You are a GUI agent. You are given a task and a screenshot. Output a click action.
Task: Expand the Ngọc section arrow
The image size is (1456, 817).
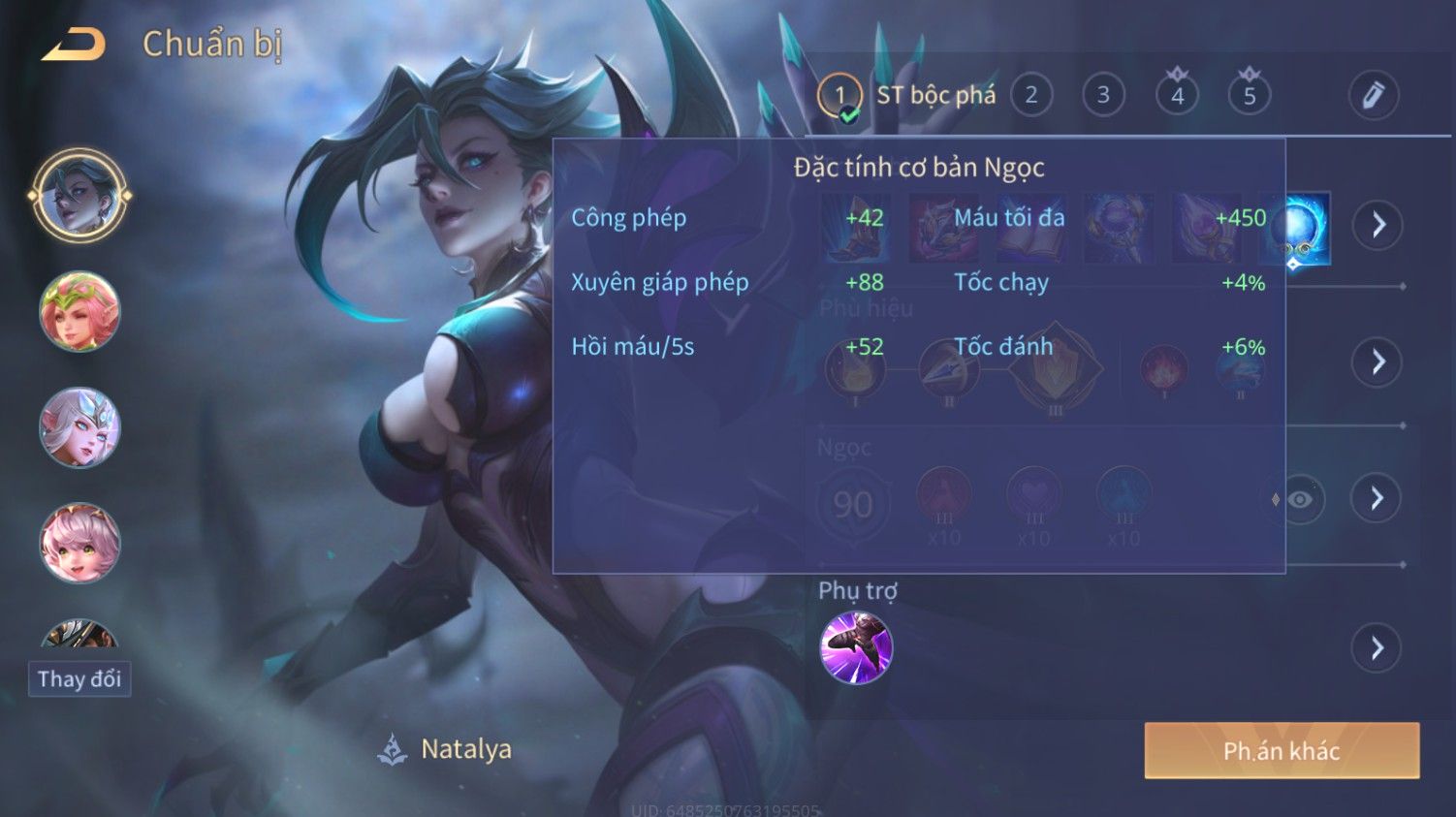pos(1377,498)
